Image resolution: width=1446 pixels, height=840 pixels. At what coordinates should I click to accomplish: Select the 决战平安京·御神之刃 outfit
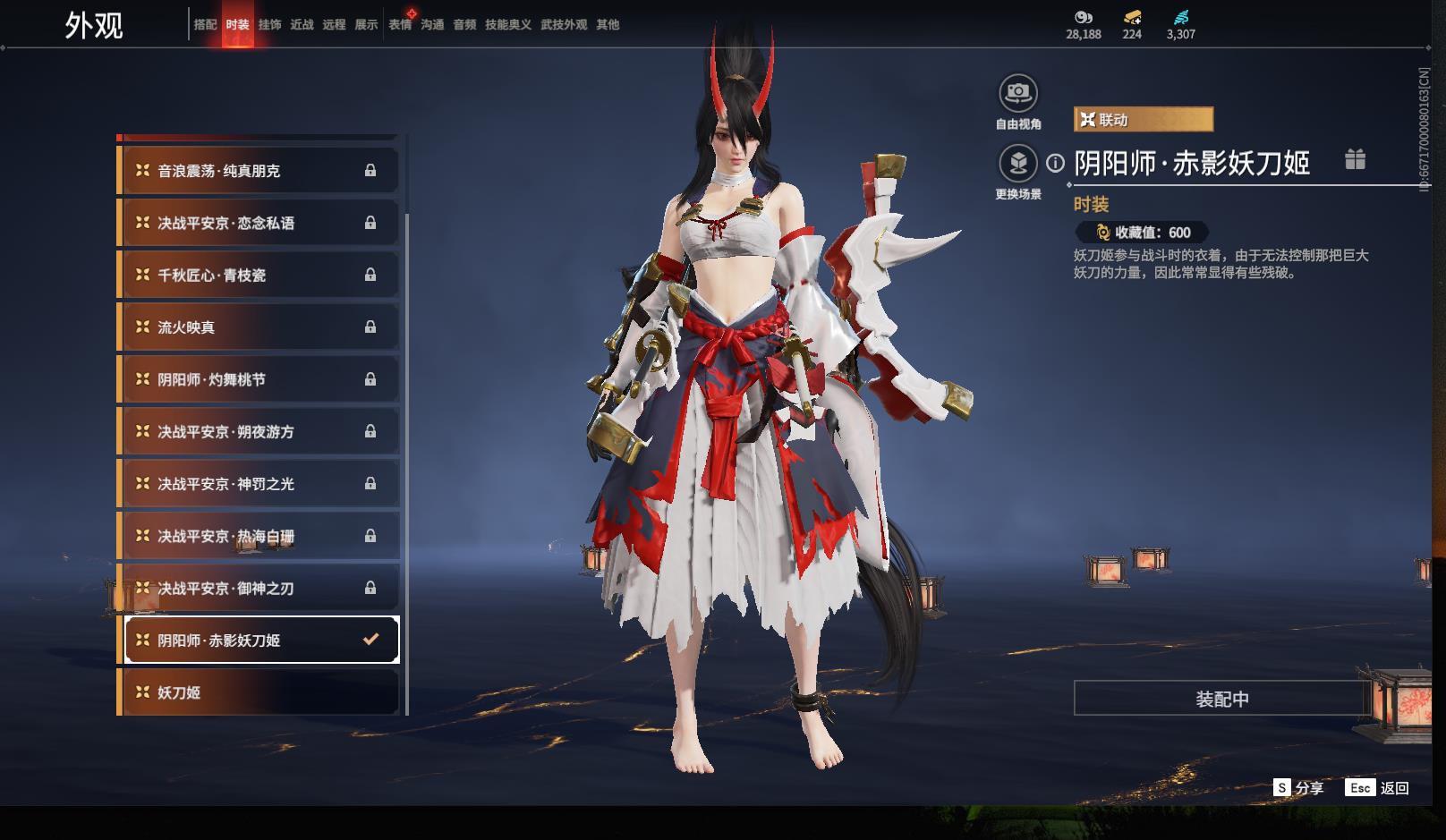click(259, 589)
